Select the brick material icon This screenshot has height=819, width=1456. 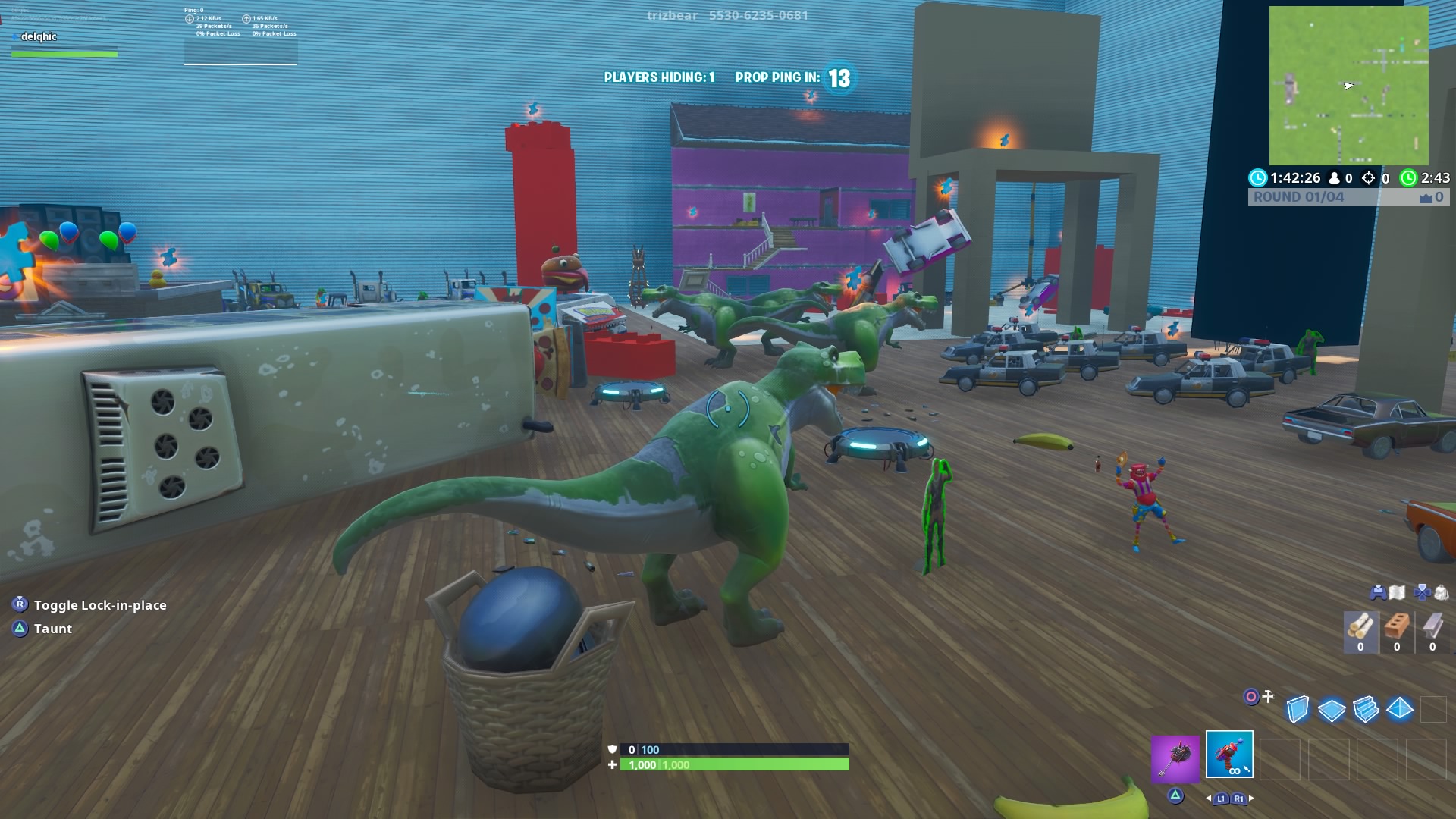point(1395,625)
